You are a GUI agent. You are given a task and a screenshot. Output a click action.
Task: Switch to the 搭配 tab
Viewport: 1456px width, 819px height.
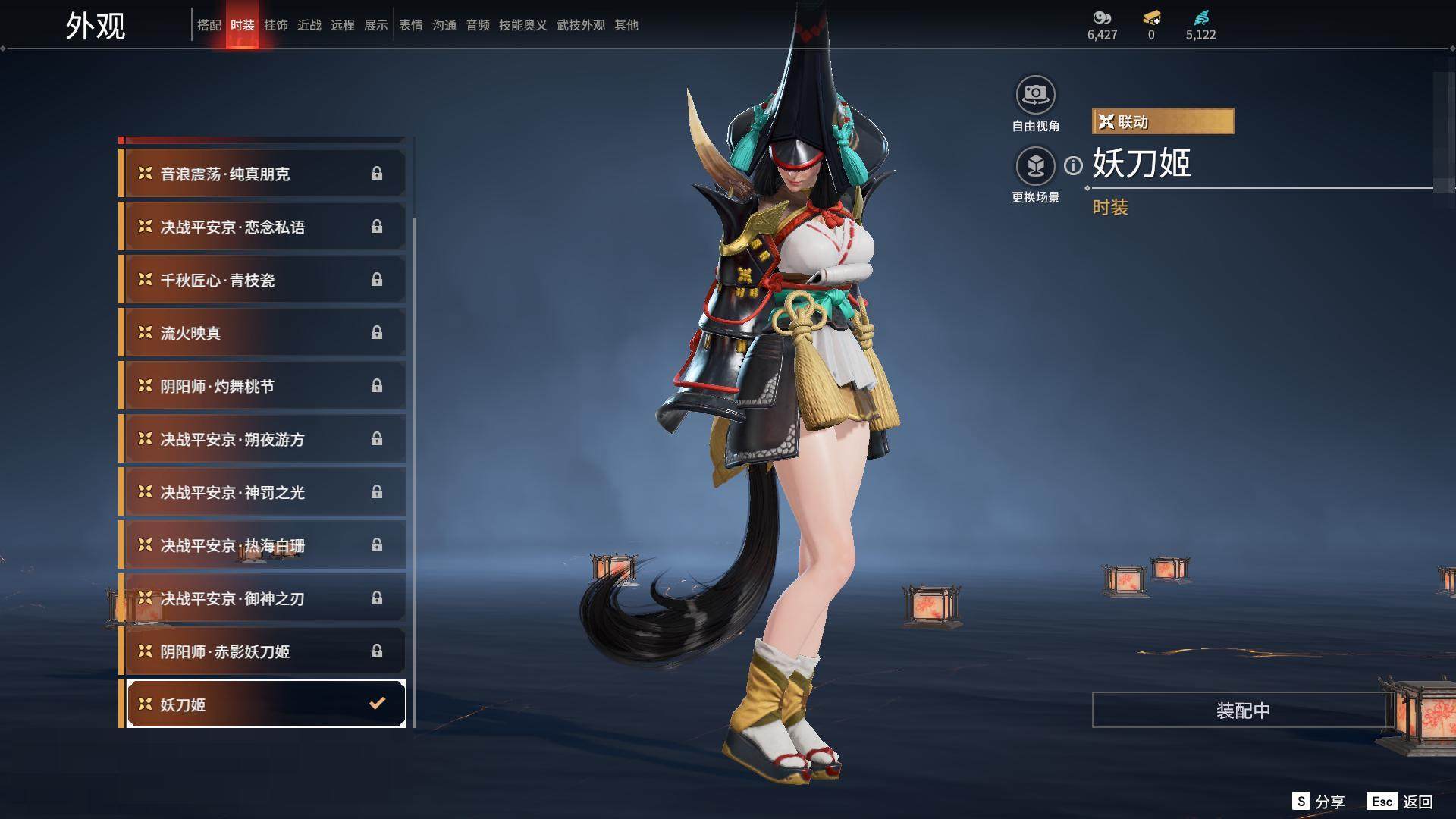209,25
